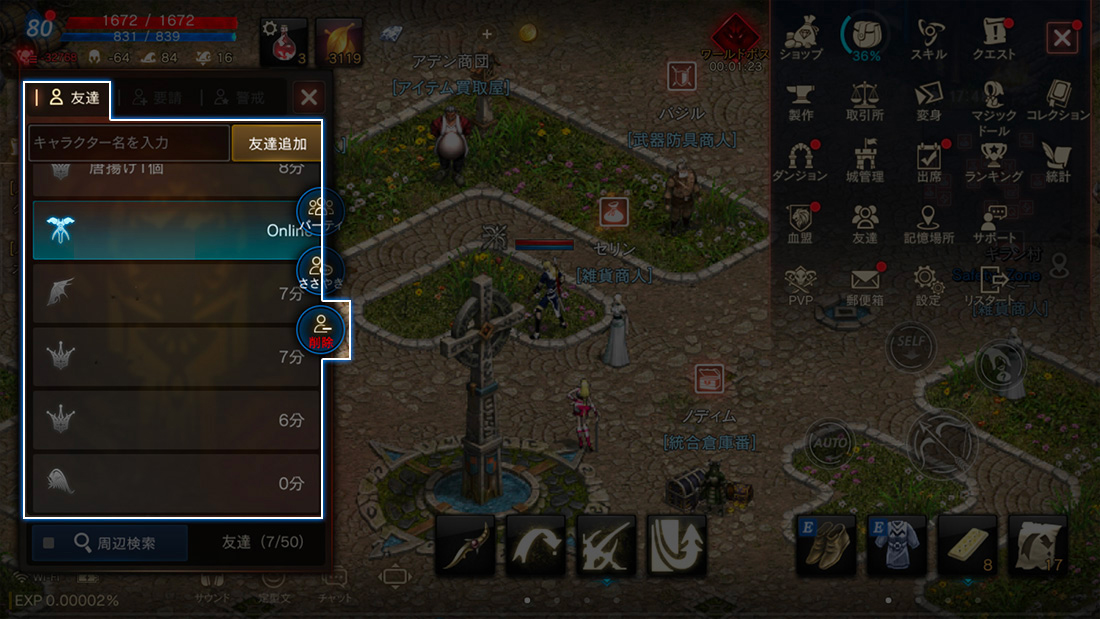Close the main menu with X

pos(1061,39)
